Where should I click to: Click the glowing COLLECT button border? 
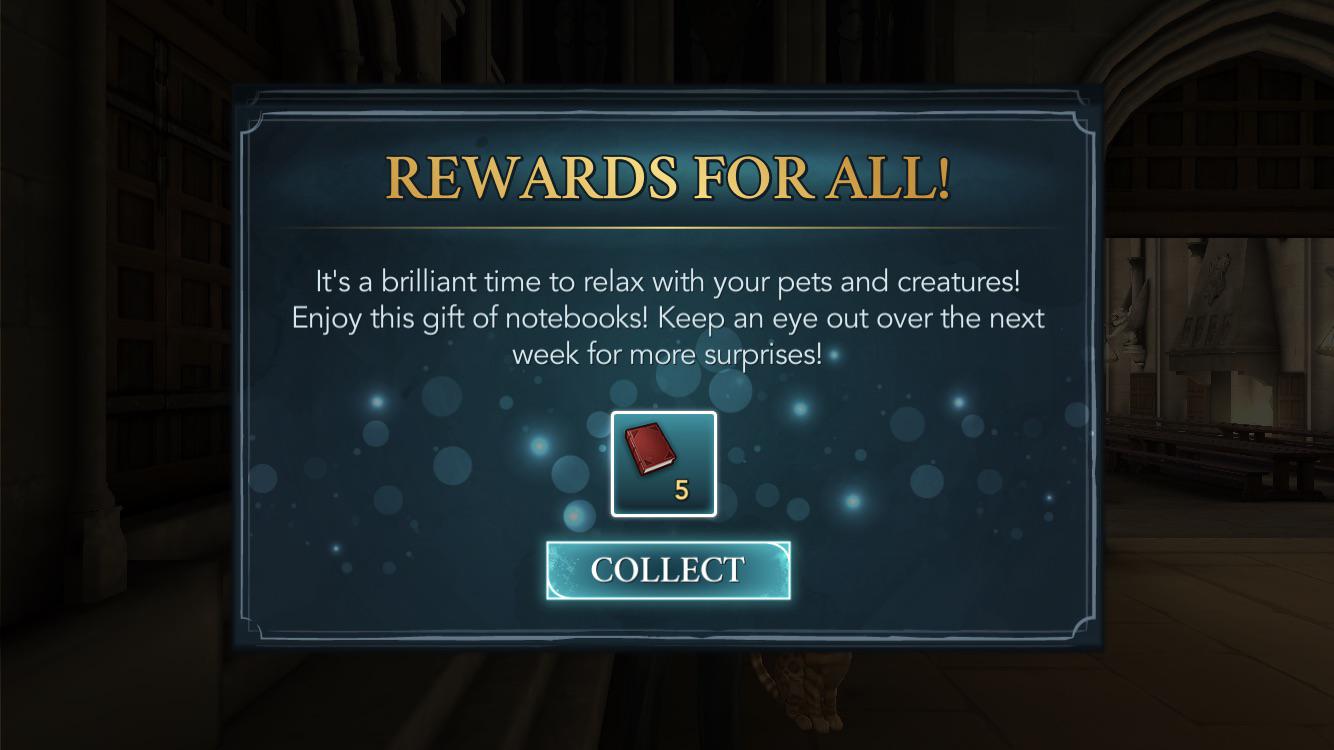click(x=666, y=545)
